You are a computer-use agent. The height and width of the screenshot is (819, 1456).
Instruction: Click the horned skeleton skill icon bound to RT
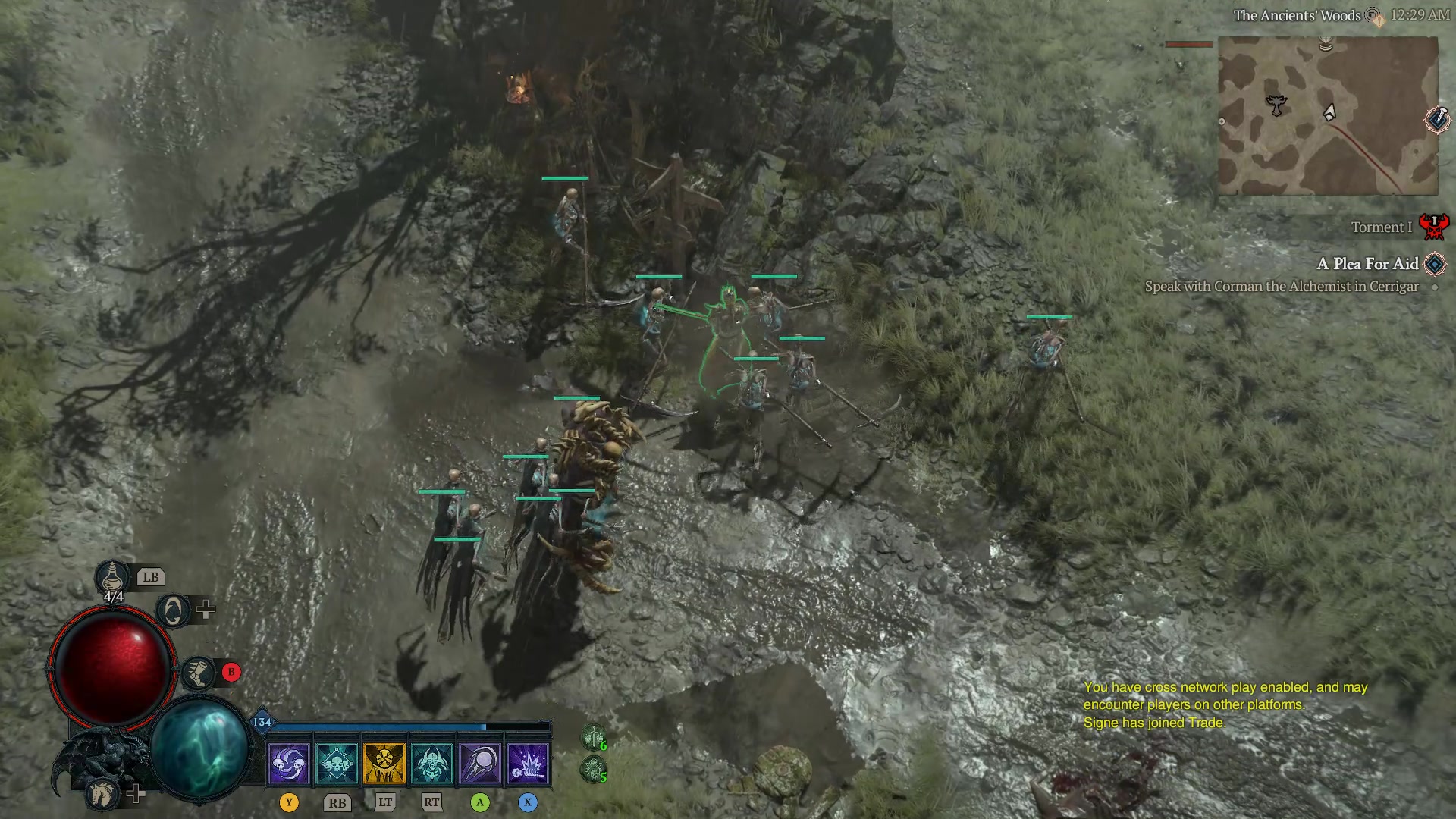tap(432, 764)
